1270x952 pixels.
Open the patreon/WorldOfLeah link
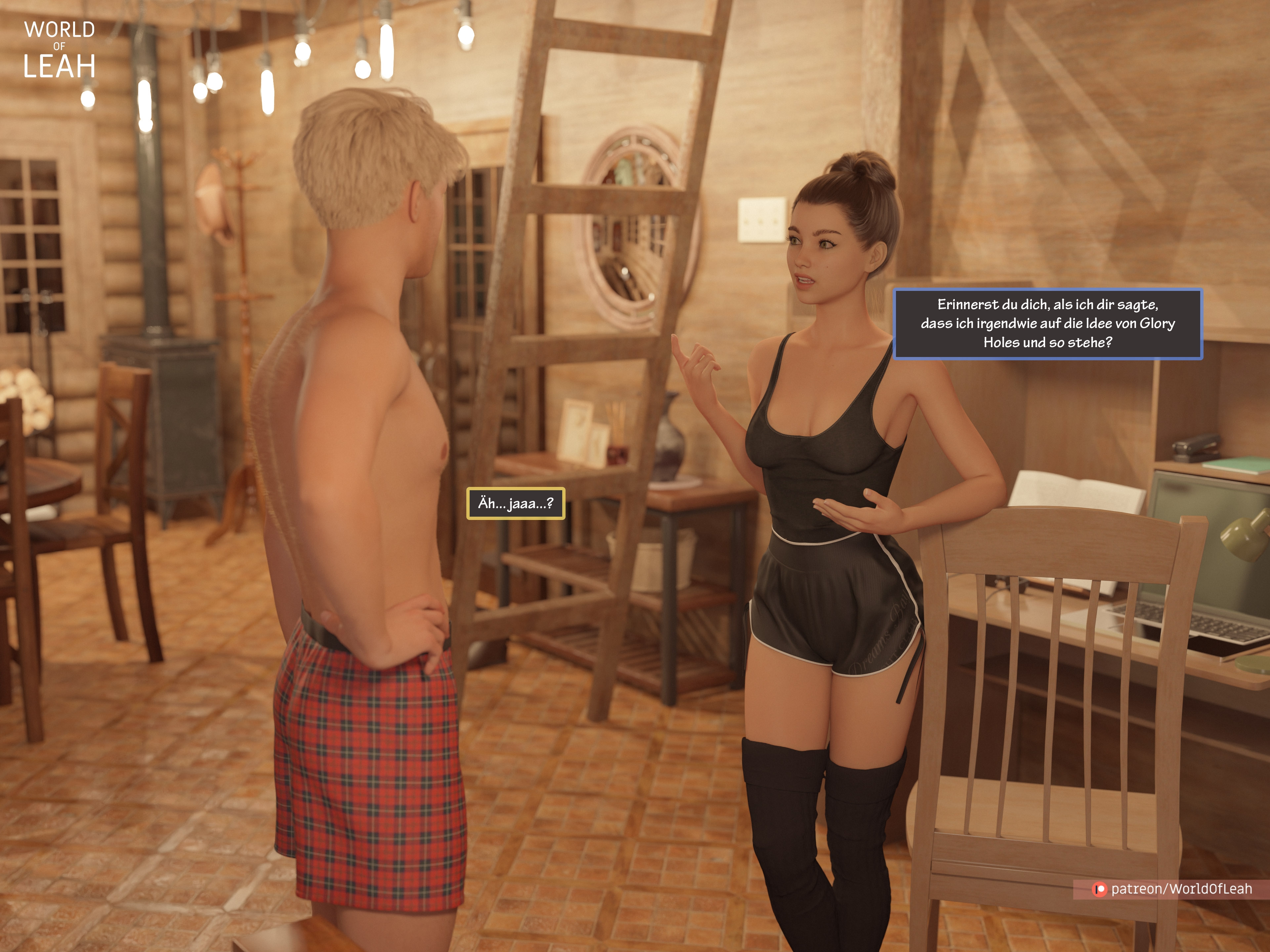(x=1172, y=889)
